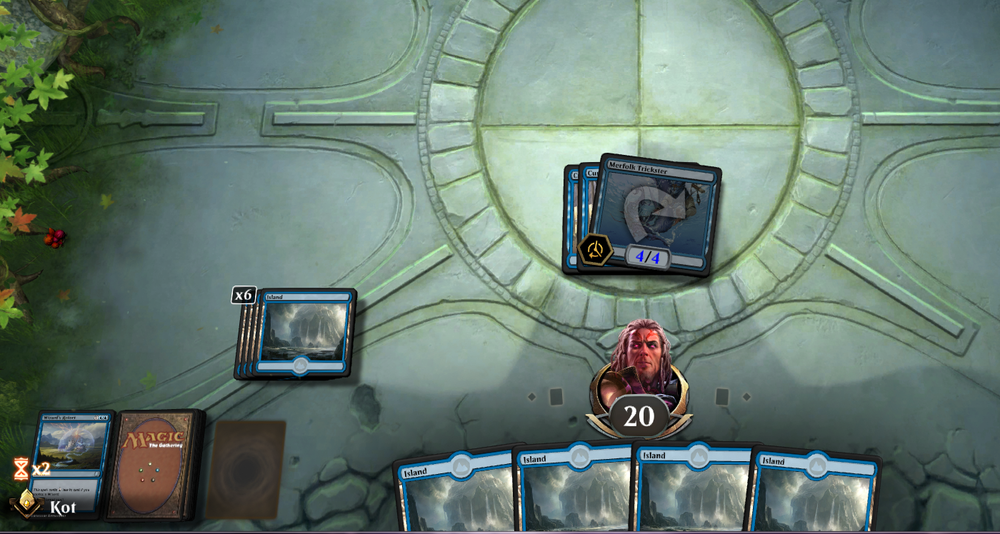Click the gold rank emblem beside Kot

(x=25, y=501)
